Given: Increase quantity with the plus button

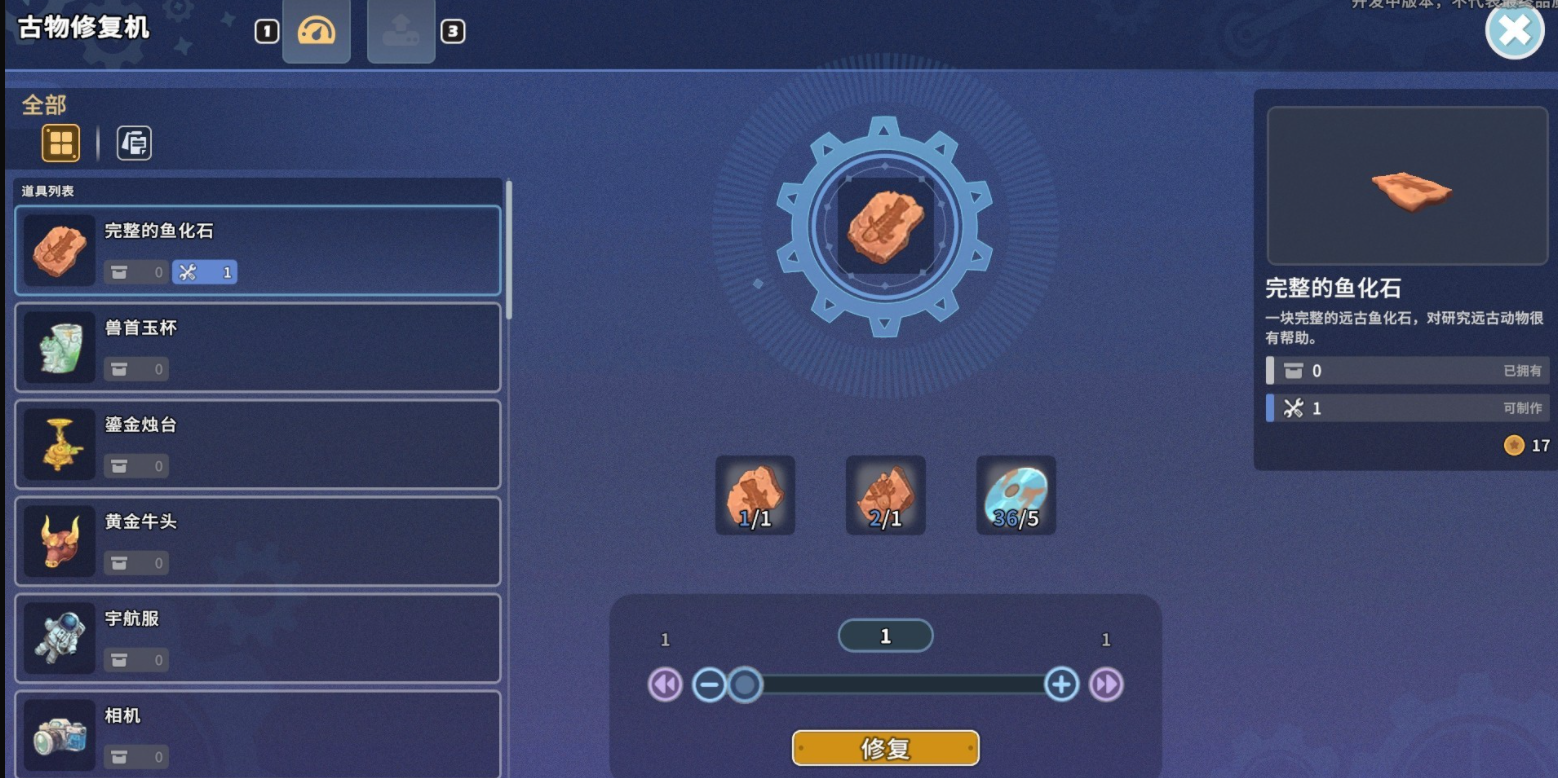Looking at the screenshot, I should [1061, 685].
